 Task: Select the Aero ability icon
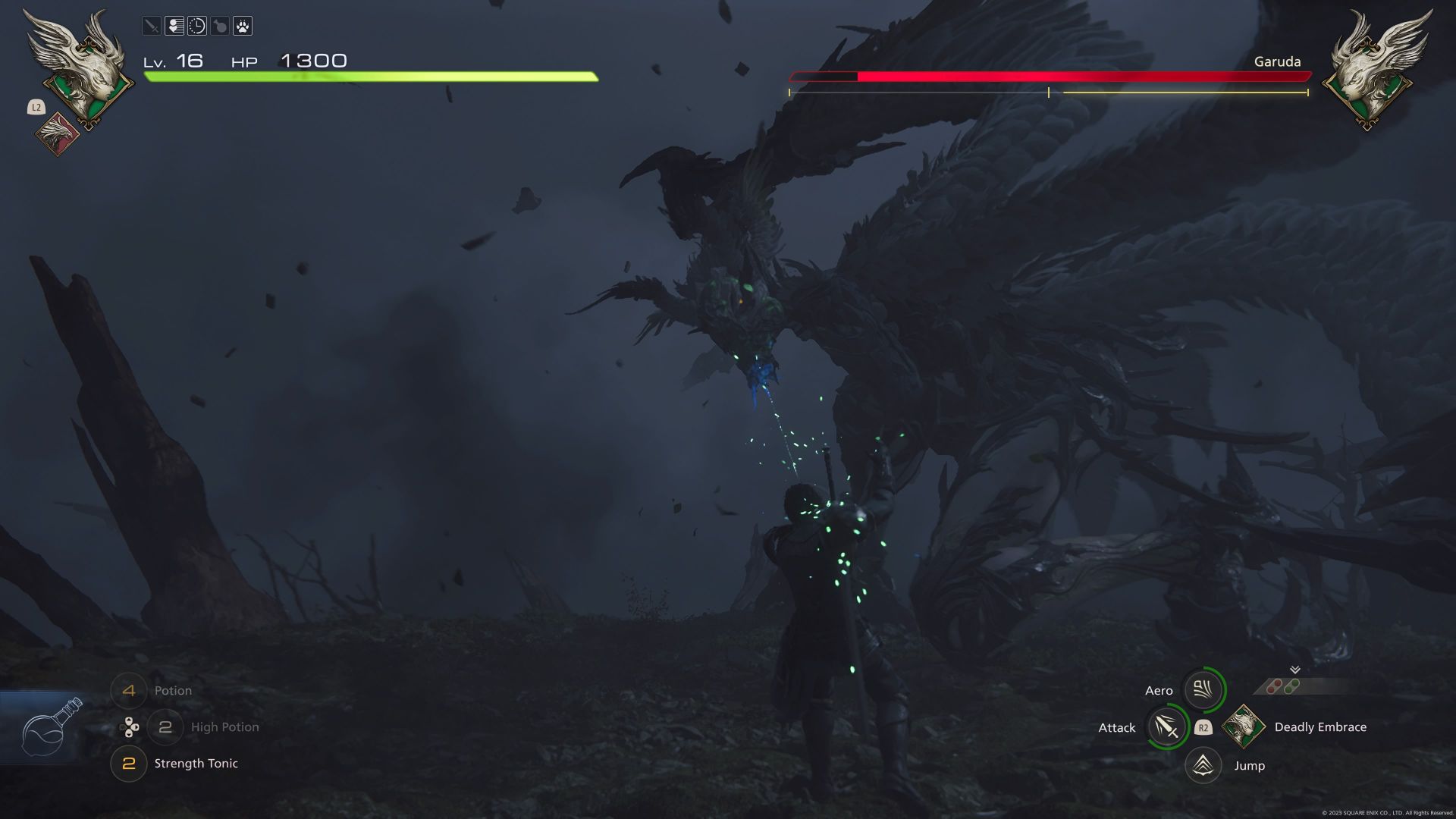(x=1203, y=690)
